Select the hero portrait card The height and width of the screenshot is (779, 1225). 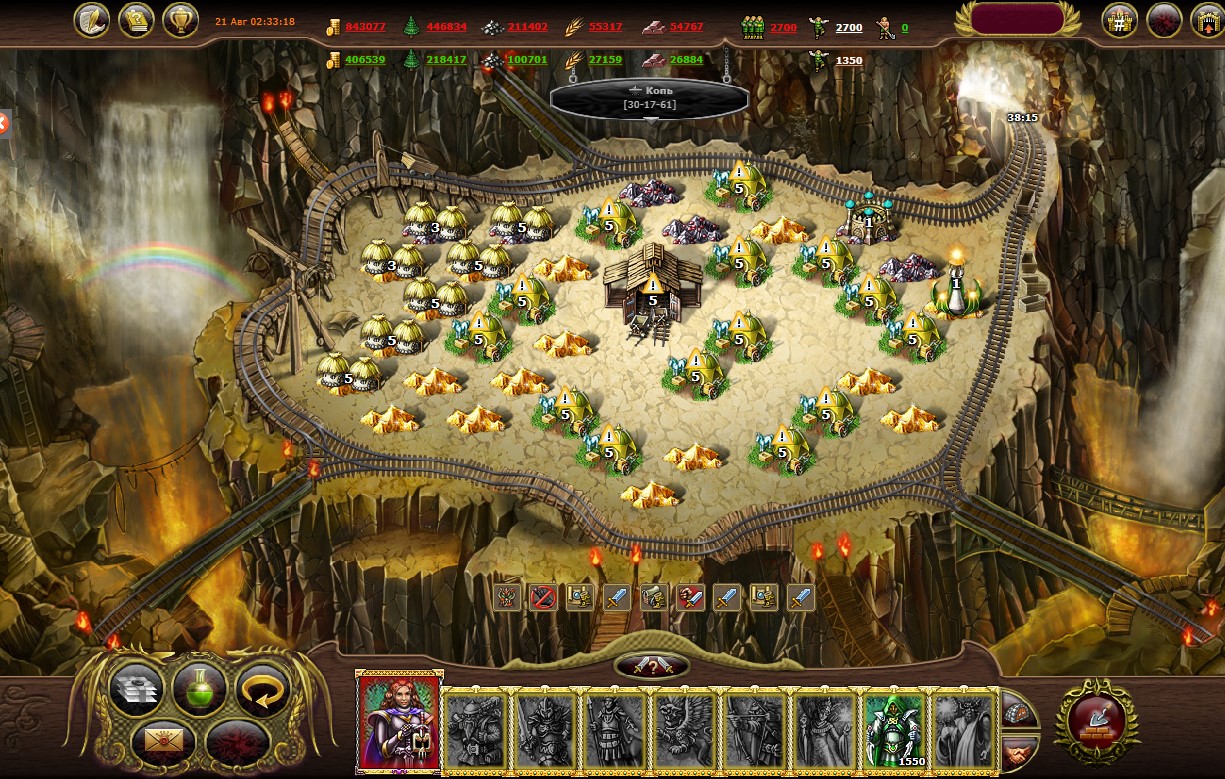coord(398,721)
